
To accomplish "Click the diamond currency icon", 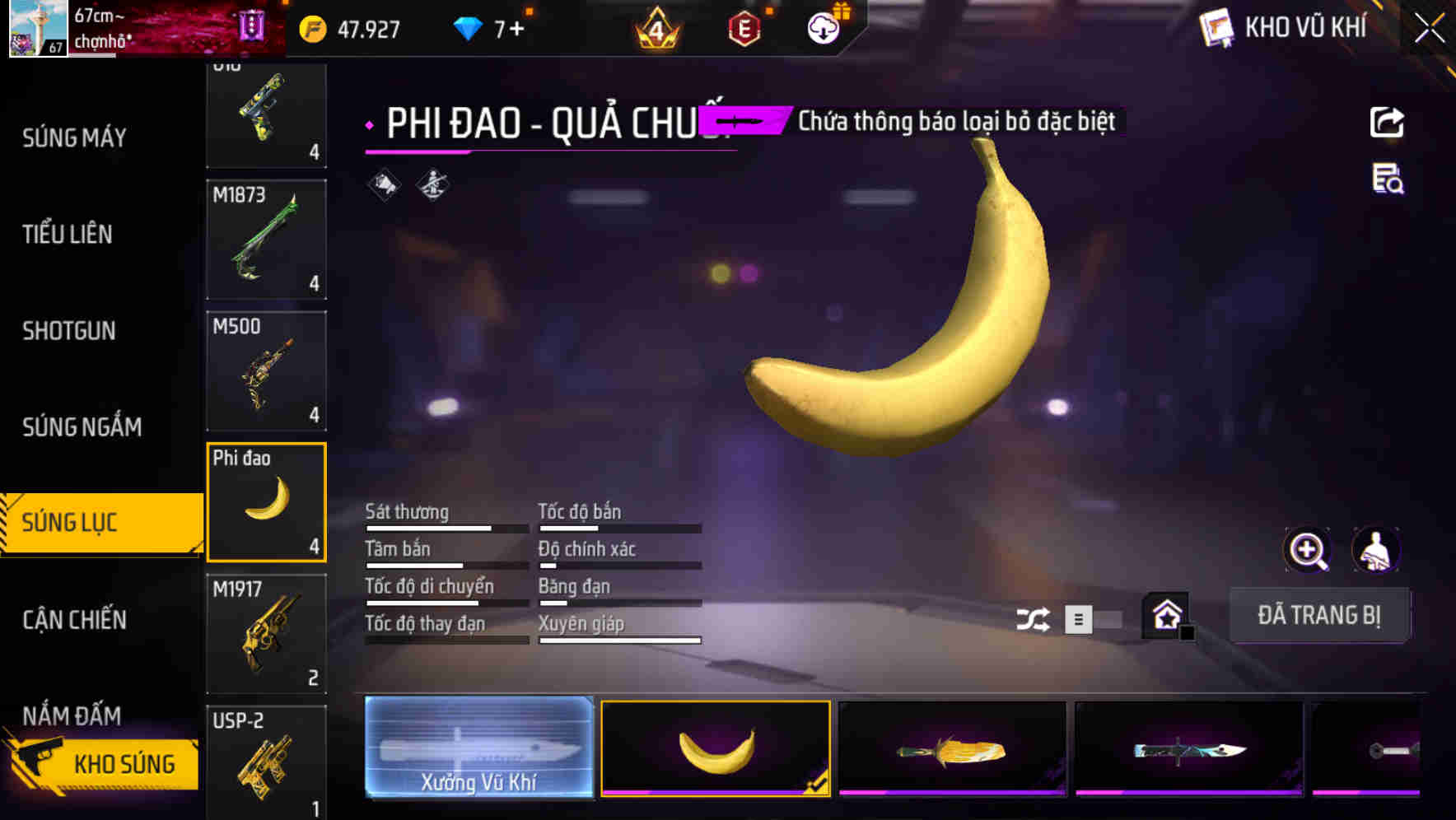I will [466, 27].
